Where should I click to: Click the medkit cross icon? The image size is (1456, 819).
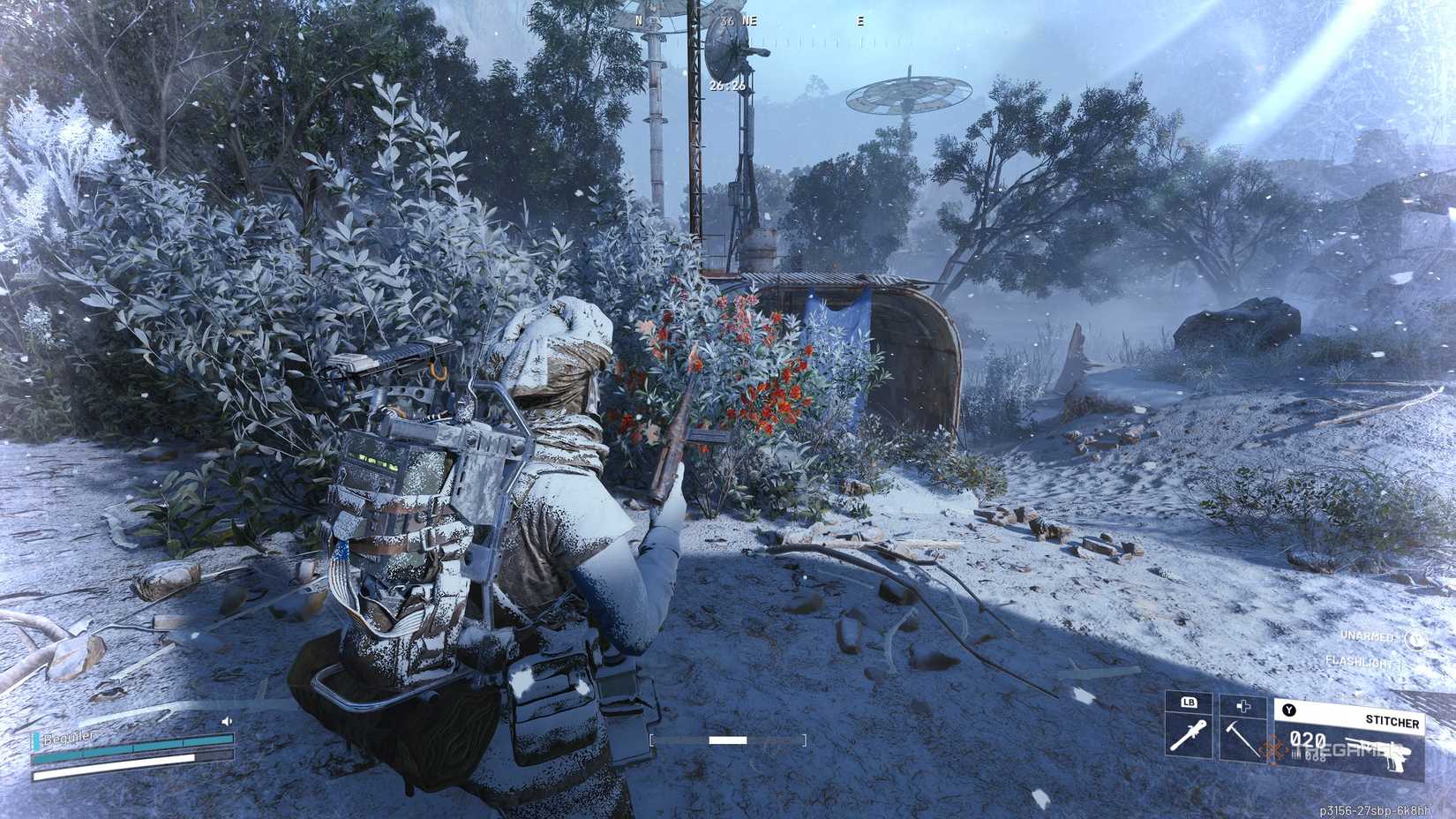[1243, 706]
